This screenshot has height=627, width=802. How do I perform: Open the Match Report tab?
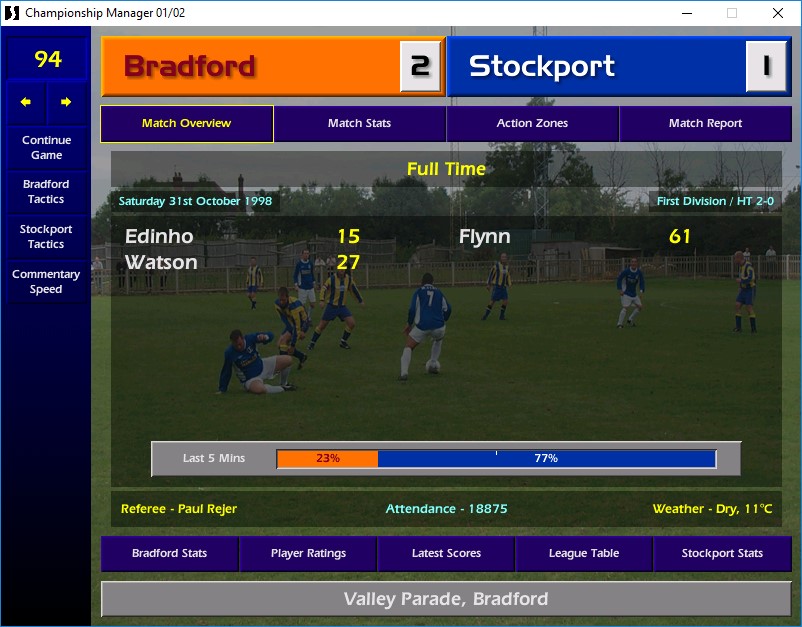[705, 124]
